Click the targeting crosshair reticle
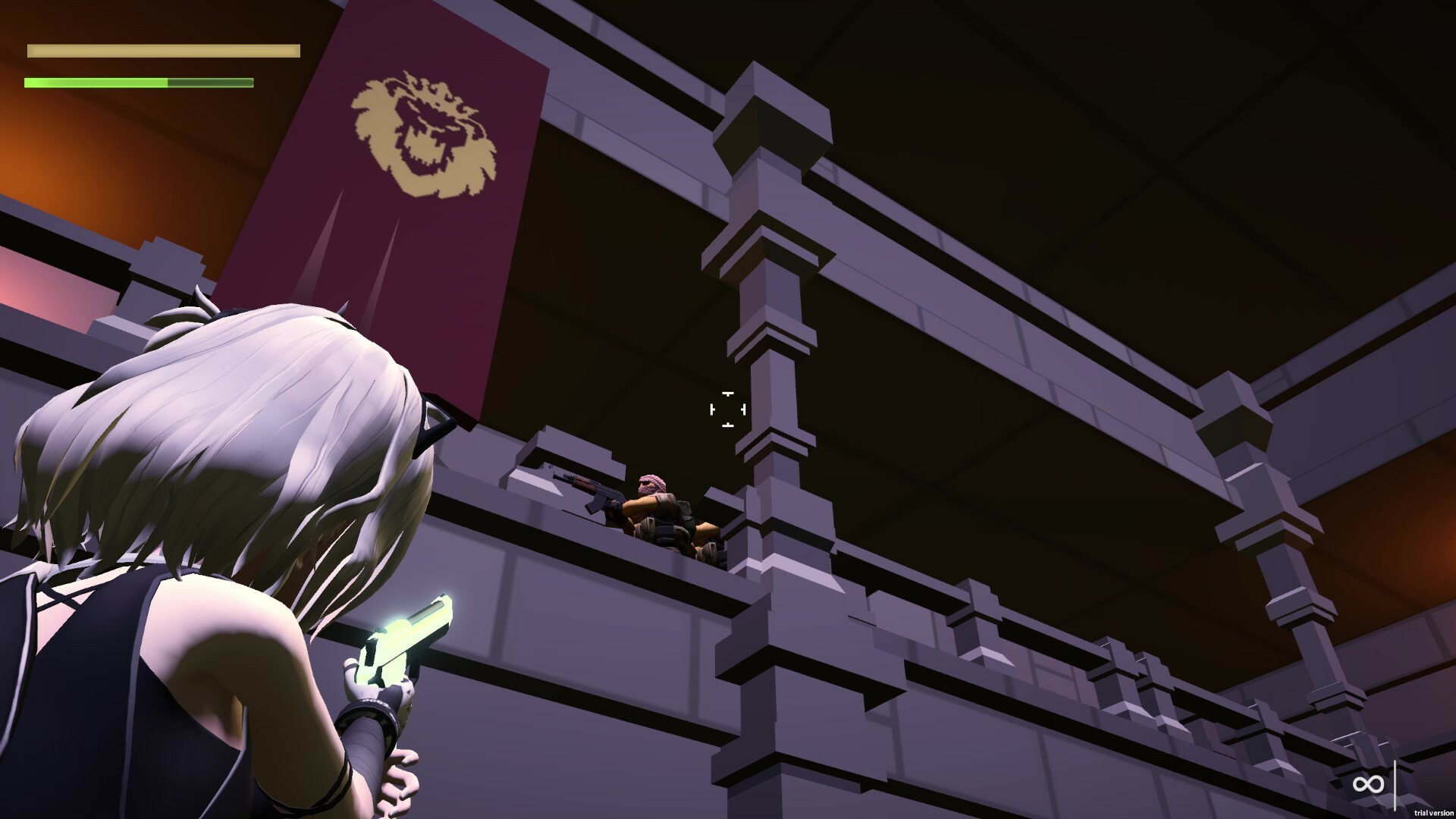1456x819 pixels. (x=727, y=409)
